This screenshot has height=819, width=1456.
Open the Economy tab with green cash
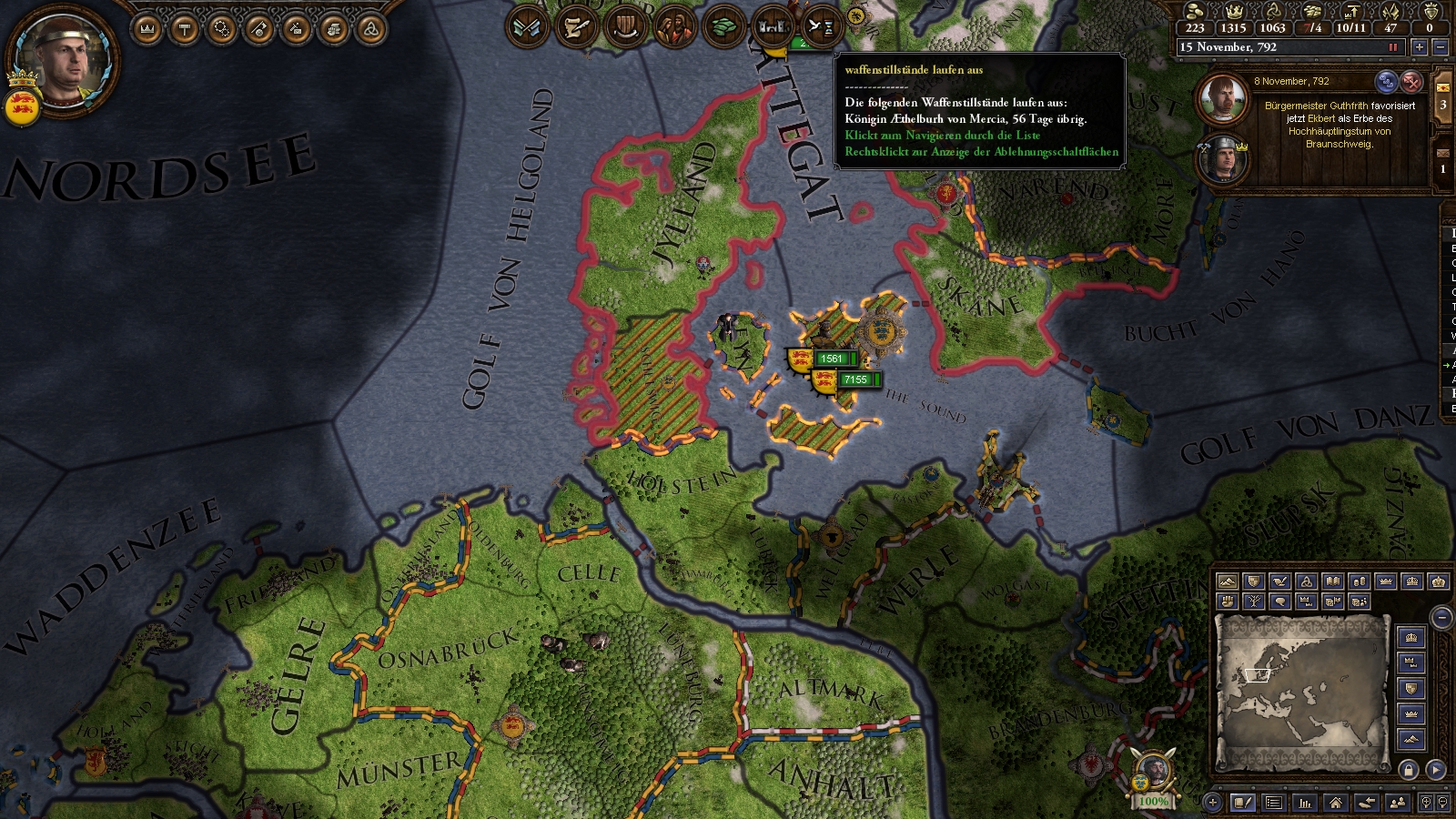point(723,27)
